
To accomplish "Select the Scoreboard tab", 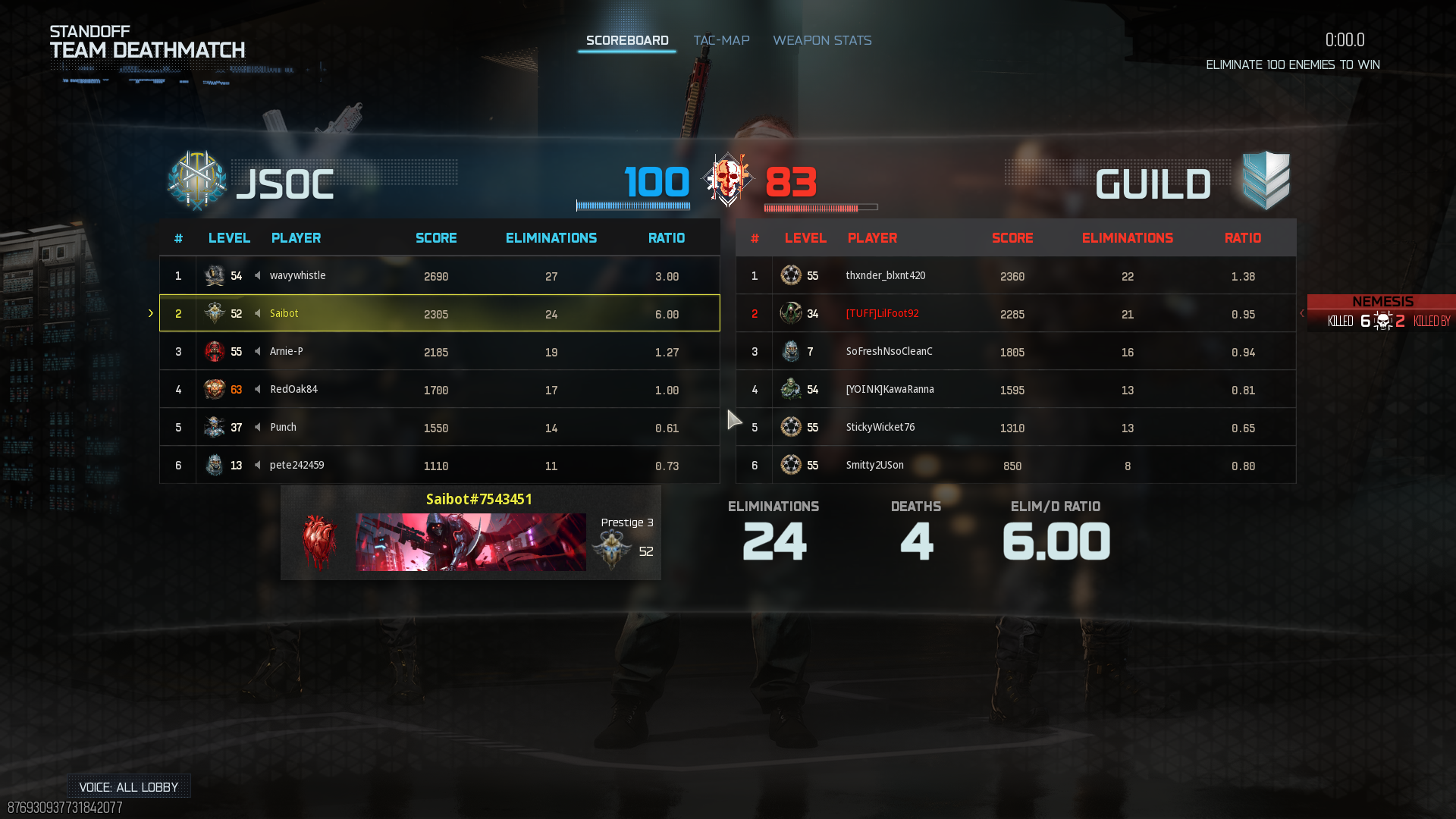I will click(x=627, y=40).
